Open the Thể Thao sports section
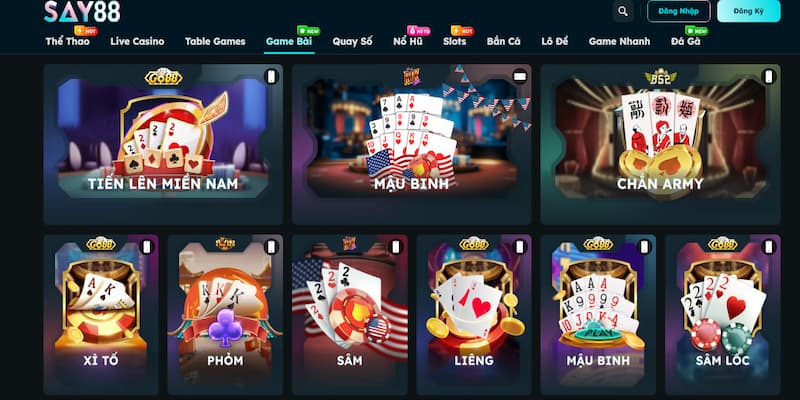 tap(67, 42)
